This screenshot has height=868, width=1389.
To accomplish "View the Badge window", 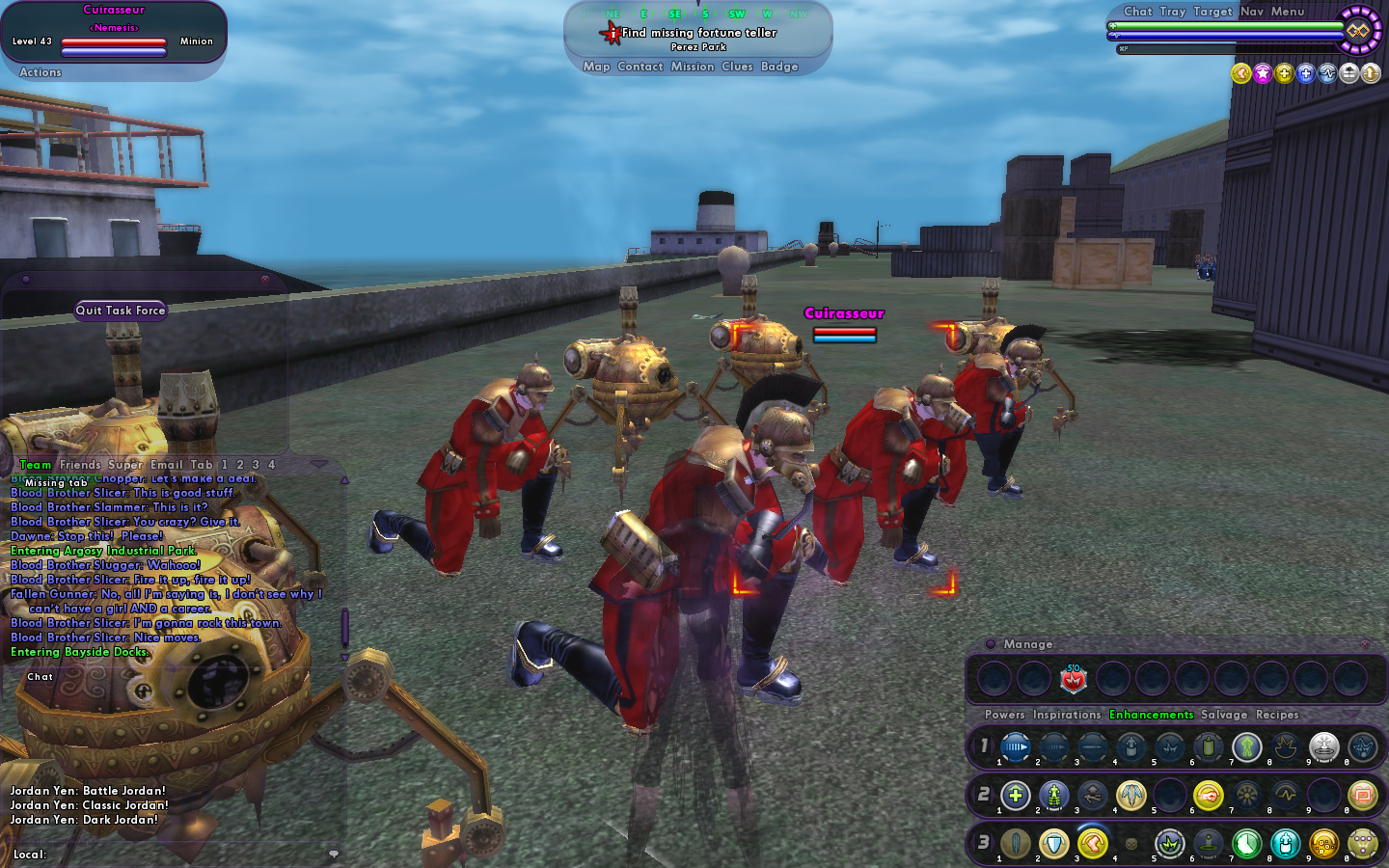I will (779, 67).
